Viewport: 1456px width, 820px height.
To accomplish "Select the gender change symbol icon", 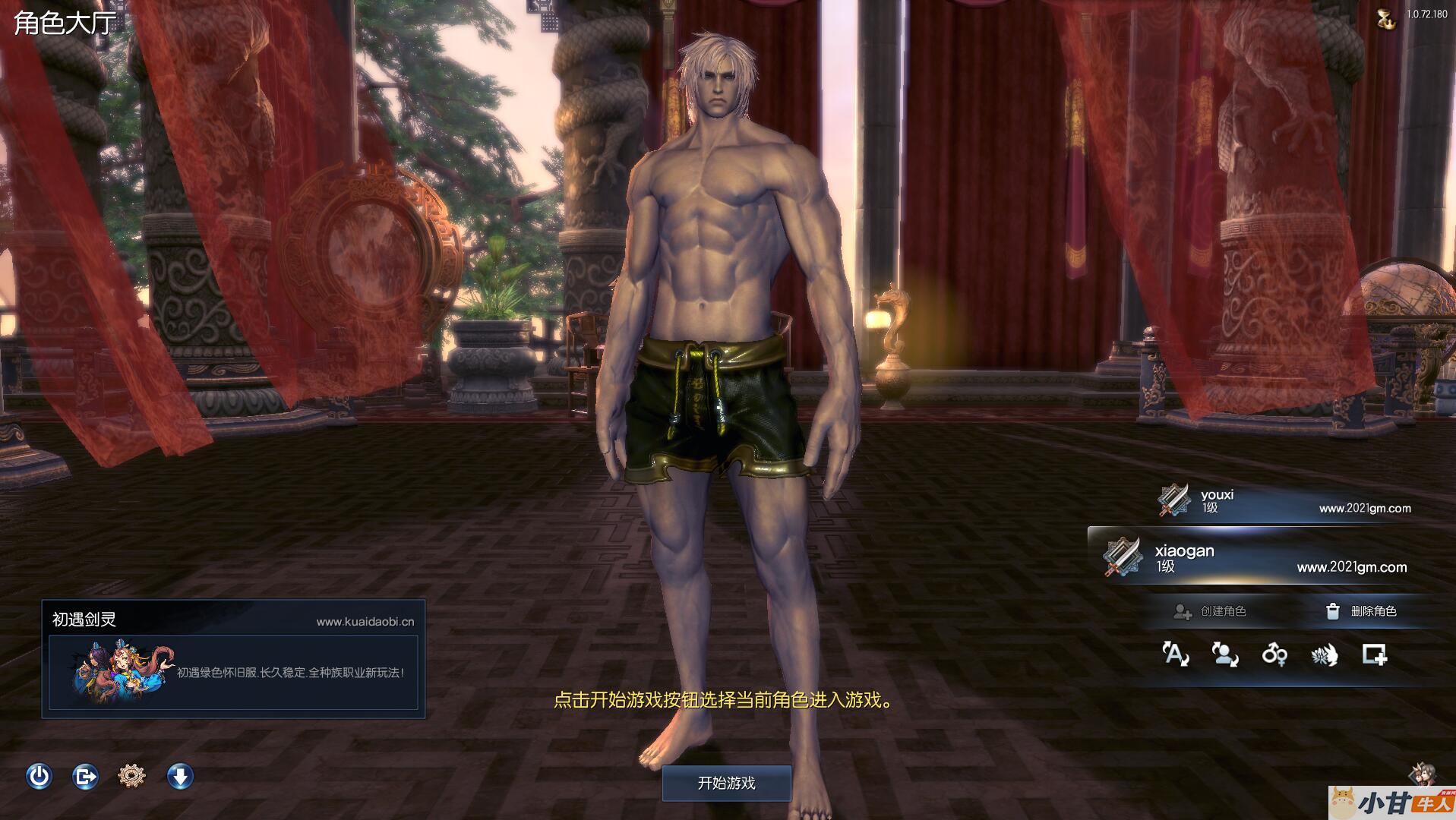I will 1274,654.
